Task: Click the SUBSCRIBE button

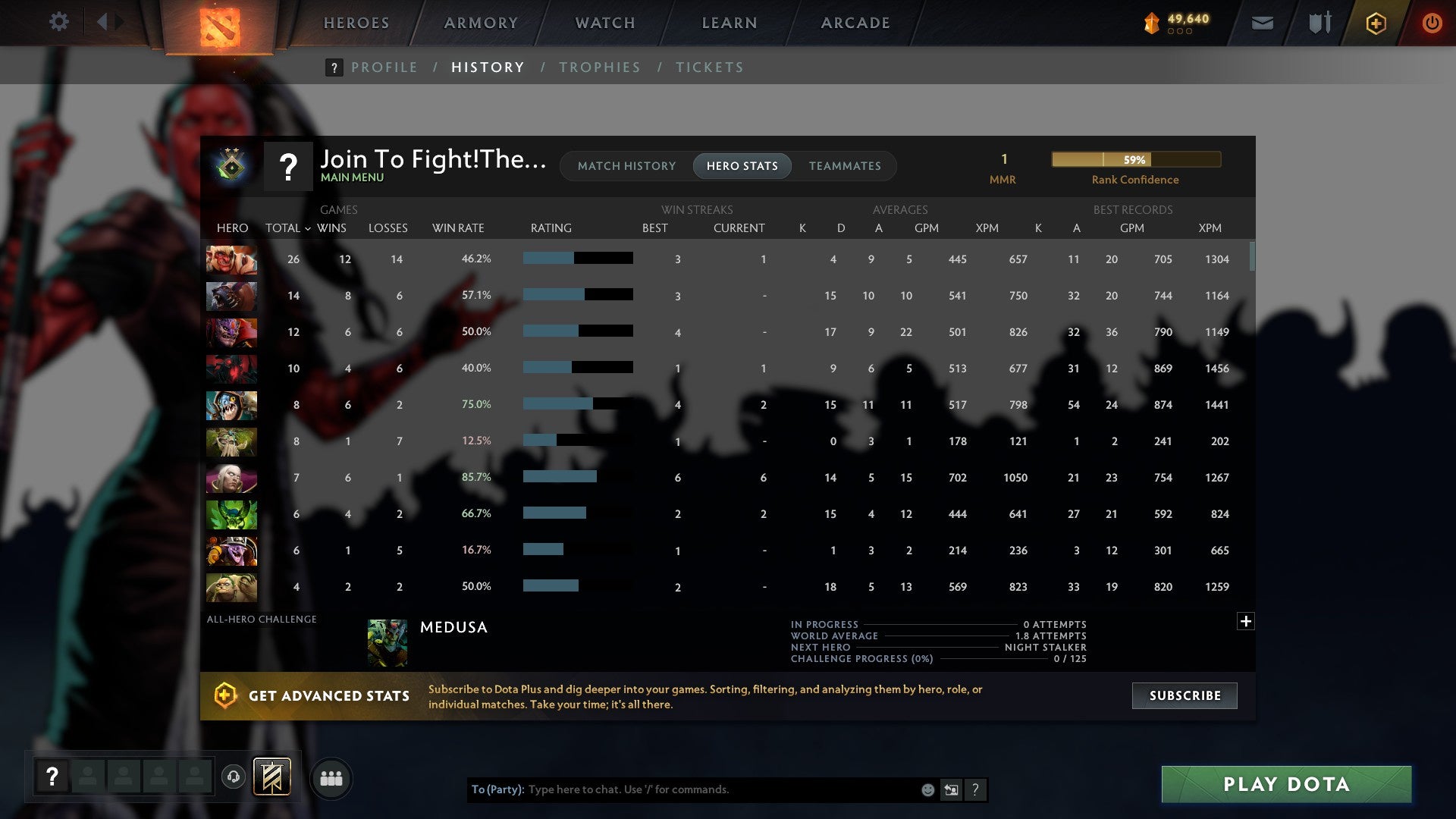Action: (1184, 695)
